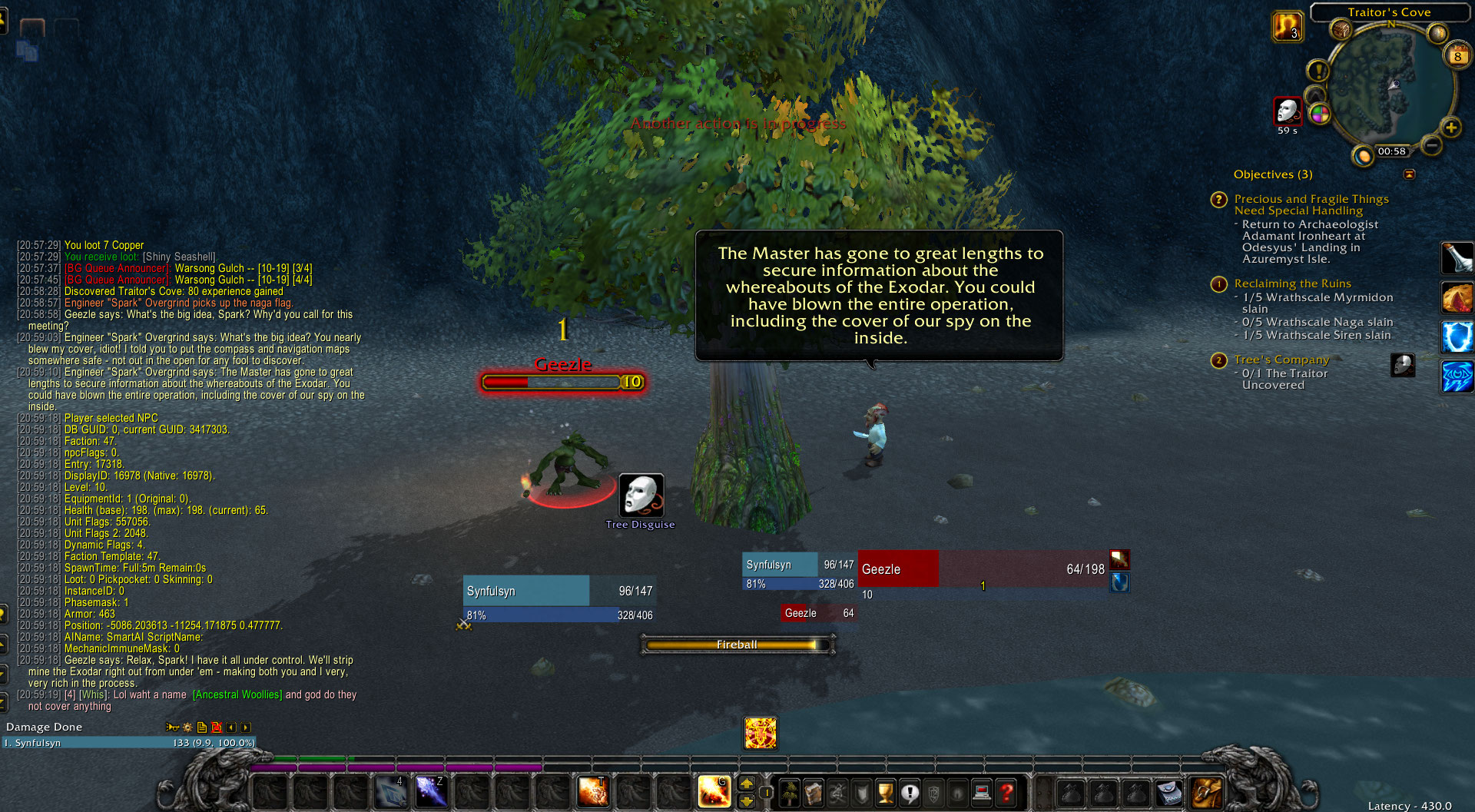Open the Spellbook micro menu icon

tap(814, 792)
